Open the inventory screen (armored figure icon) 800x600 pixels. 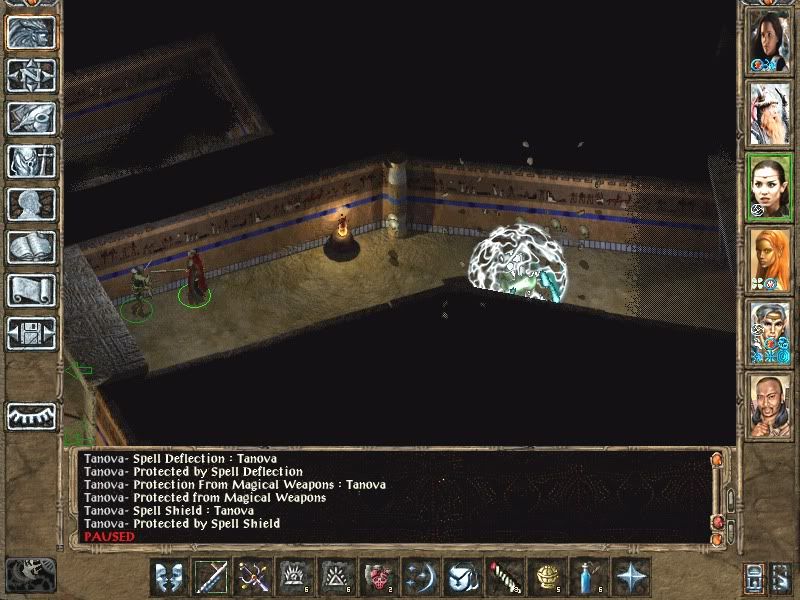pos(31,161)
